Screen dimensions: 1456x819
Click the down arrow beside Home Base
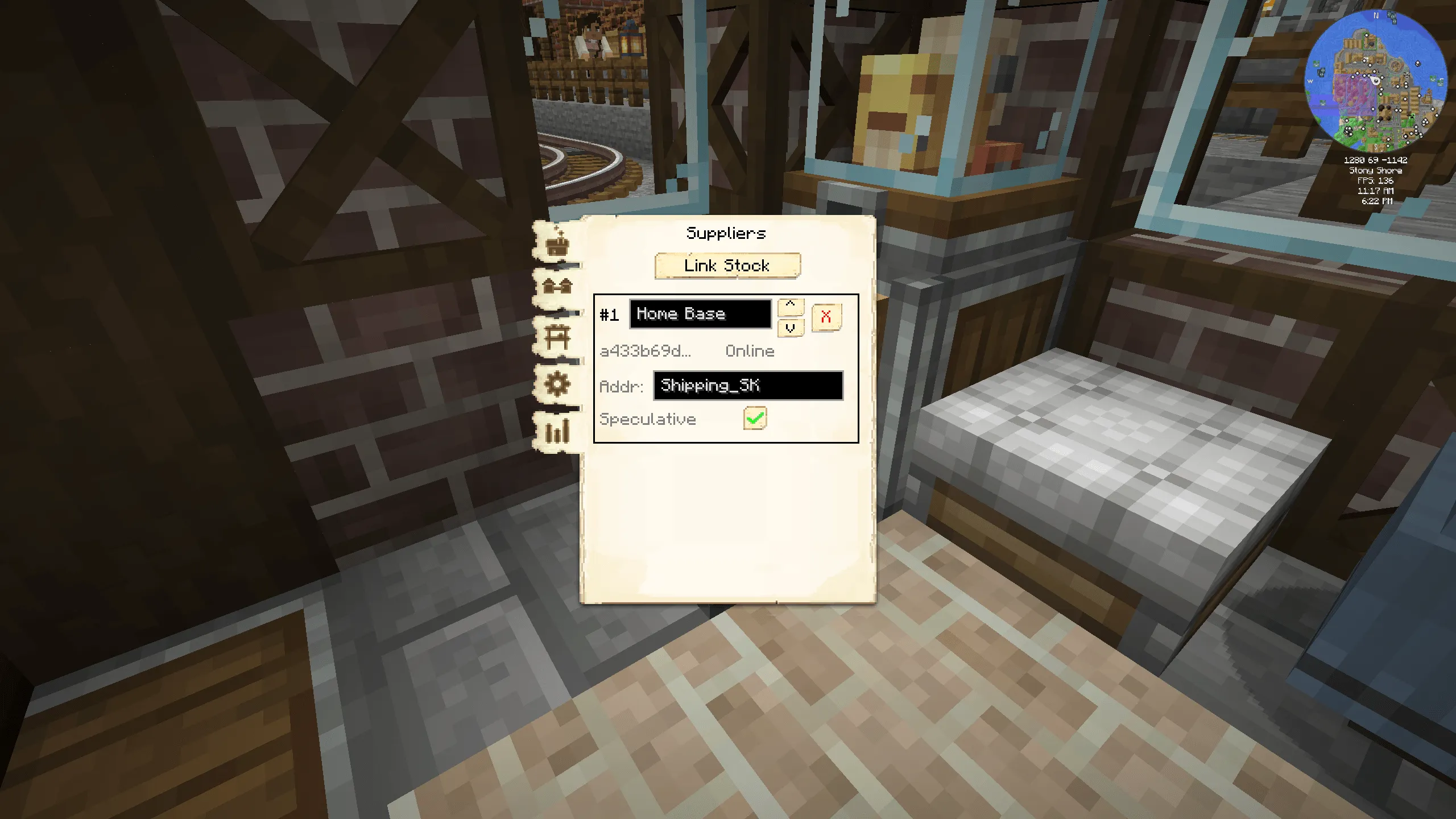[x=790, y=328]
